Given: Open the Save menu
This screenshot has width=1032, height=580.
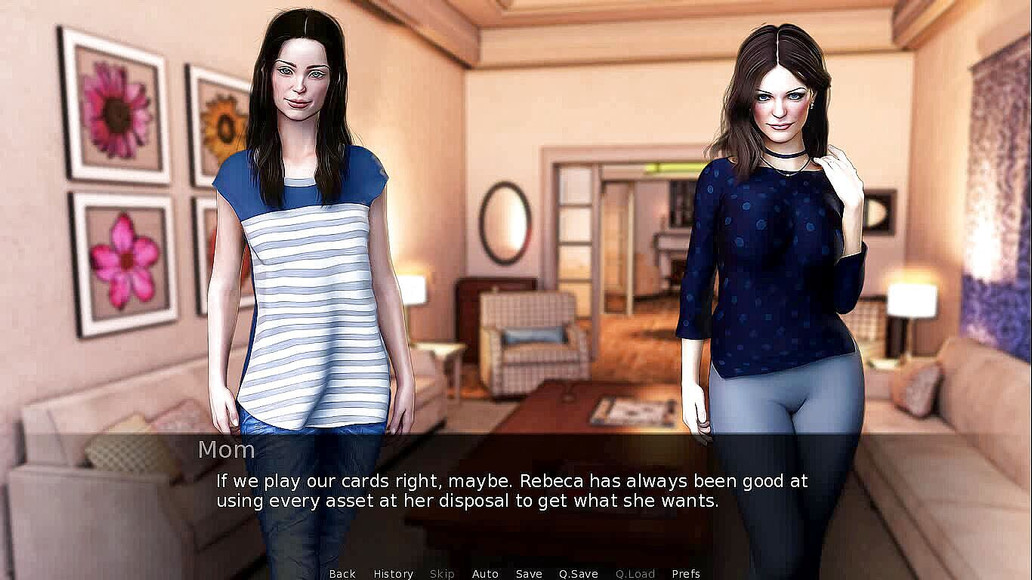Looking at the screenshot, I should pos(529,574).
